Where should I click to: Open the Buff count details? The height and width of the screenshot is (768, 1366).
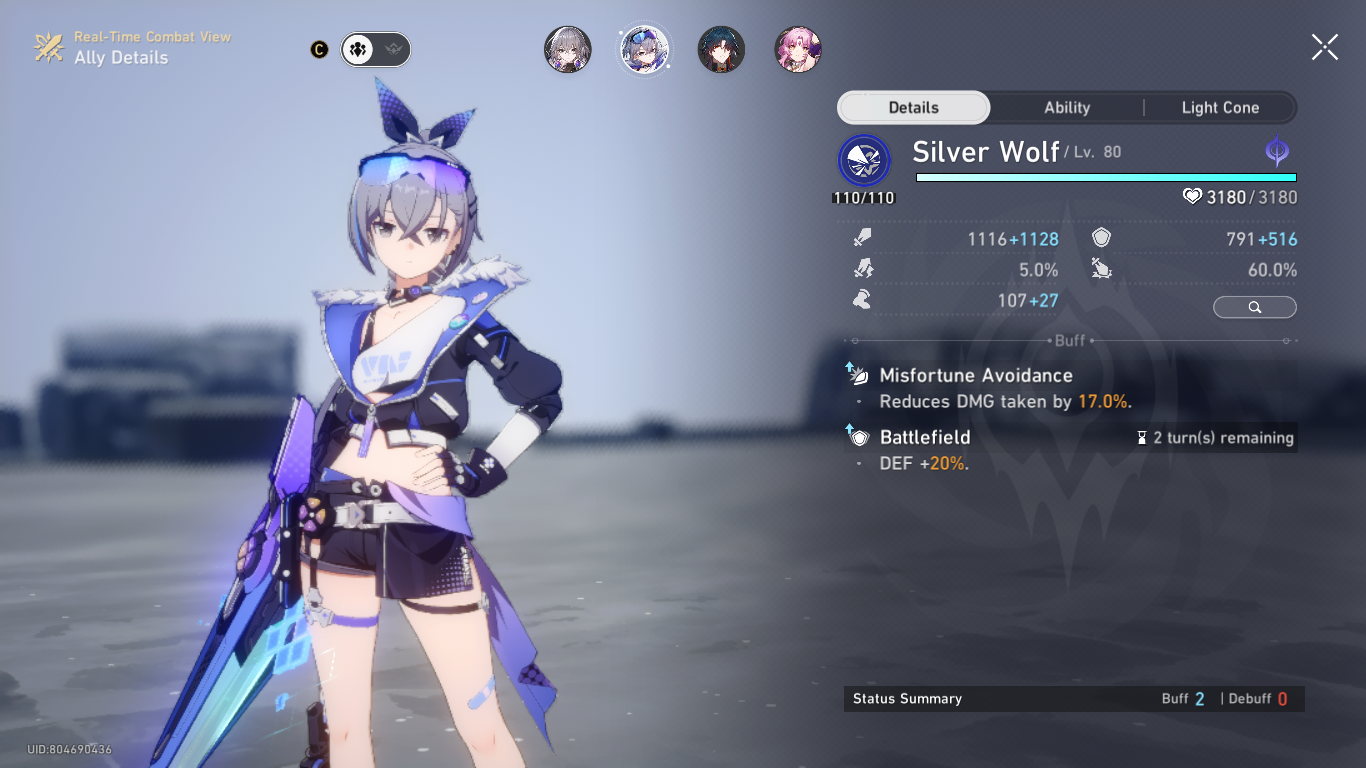(1185, 698)
